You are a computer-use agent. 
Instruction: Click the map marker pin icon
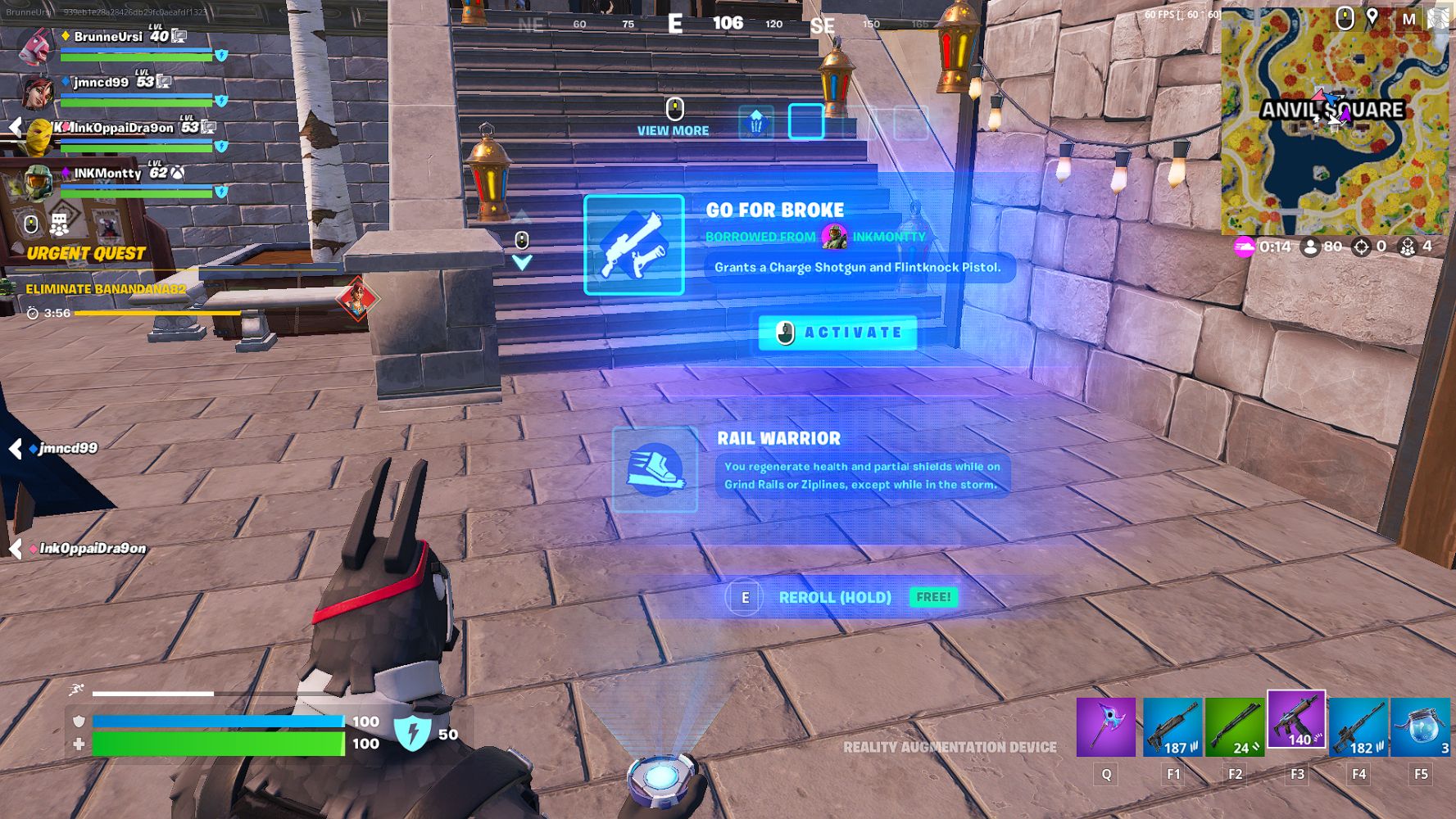1372,17
